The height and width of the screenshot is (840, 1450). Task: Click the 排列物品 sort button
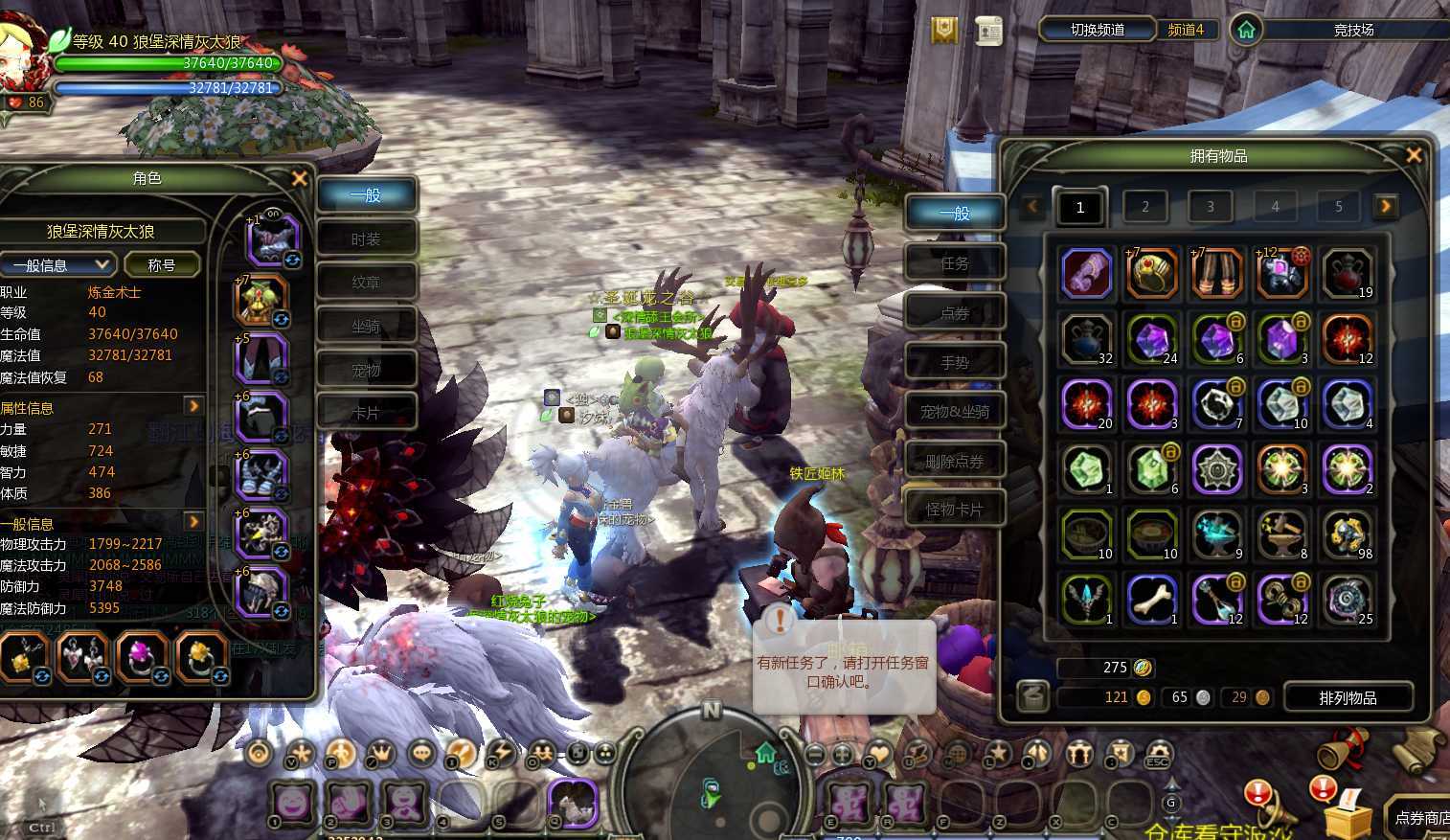[x=1348, y=697]
